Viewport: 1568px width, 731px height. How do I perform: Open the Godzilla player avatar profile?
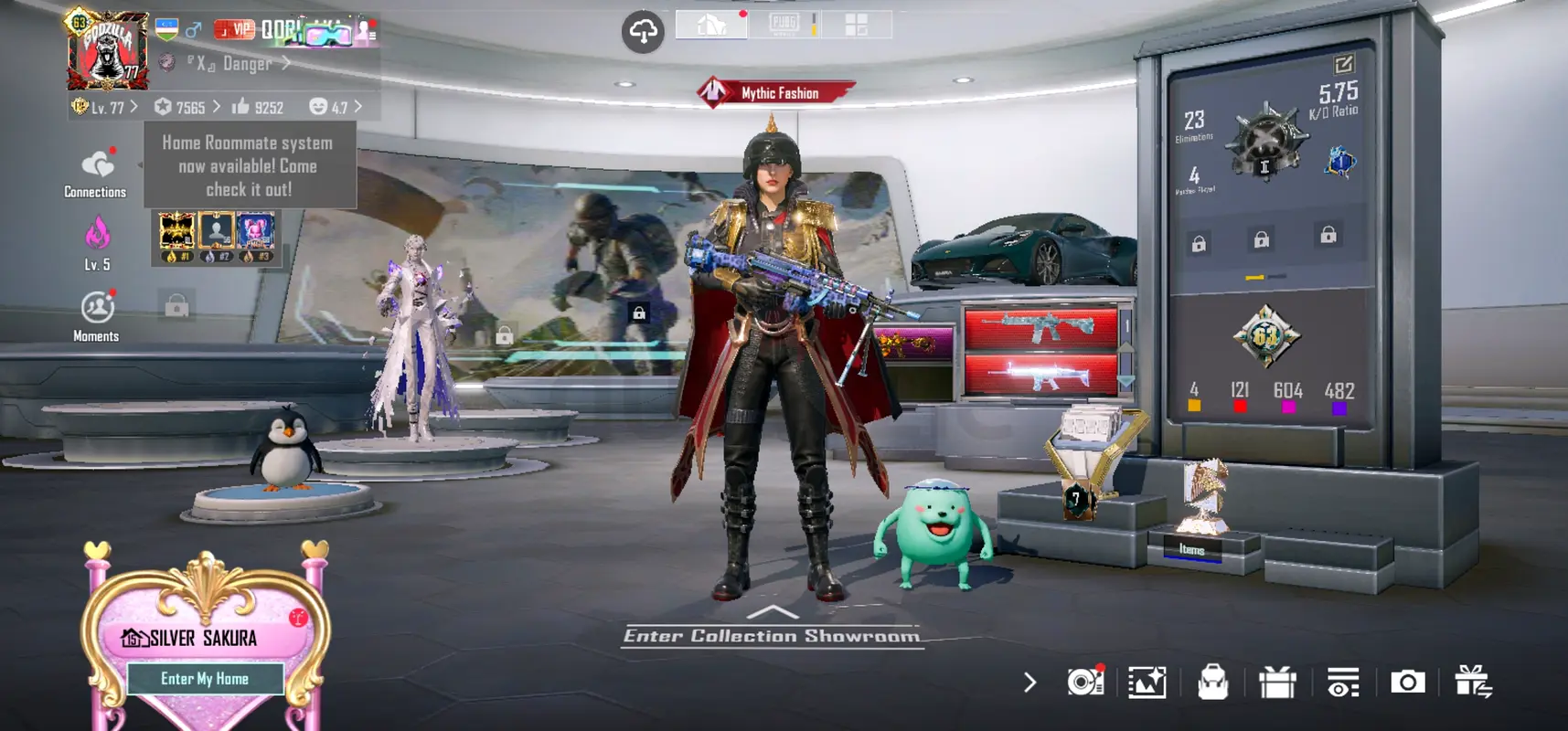(x=108, y=50)
